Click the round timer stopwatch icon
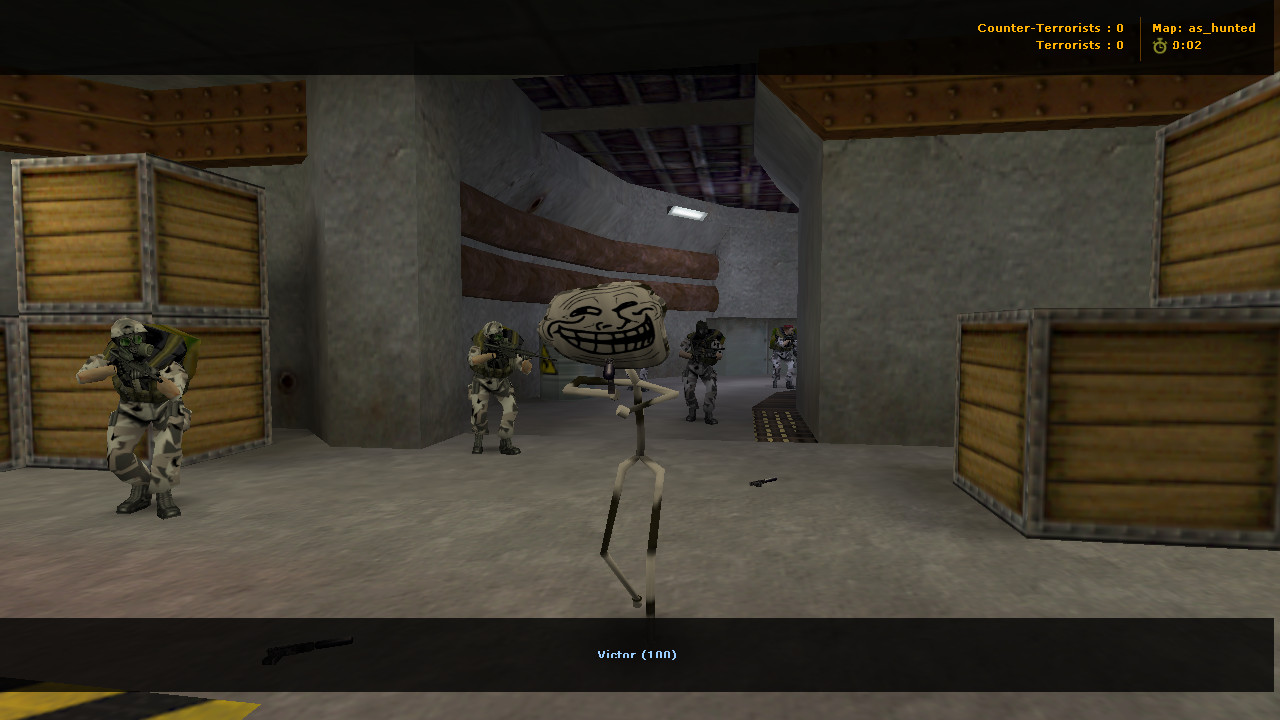Image resolution: width=1280 pixels, height=720 pixels. 1159,44
